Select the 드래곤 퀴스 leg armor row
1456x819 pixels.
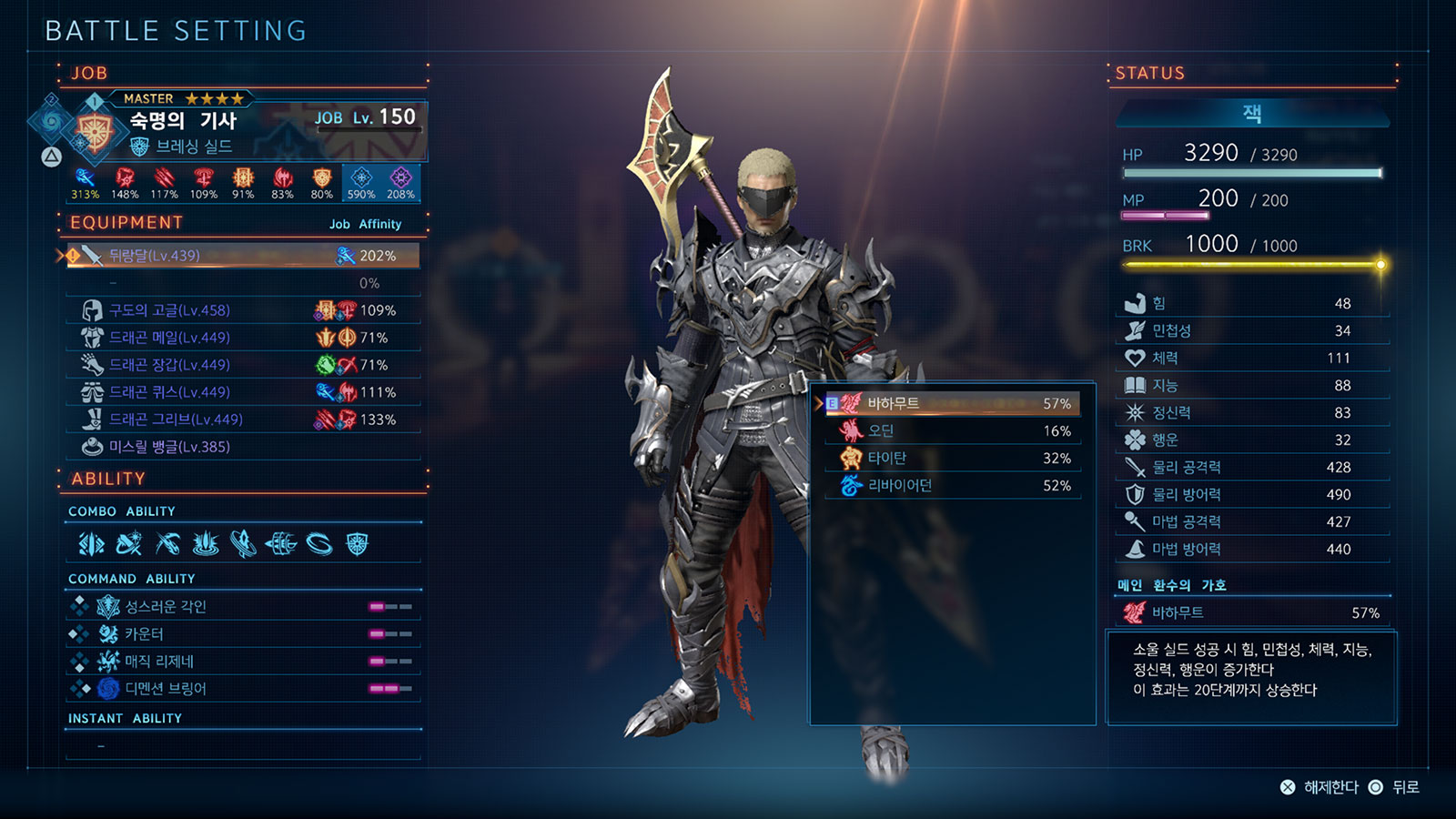point(243,392)
